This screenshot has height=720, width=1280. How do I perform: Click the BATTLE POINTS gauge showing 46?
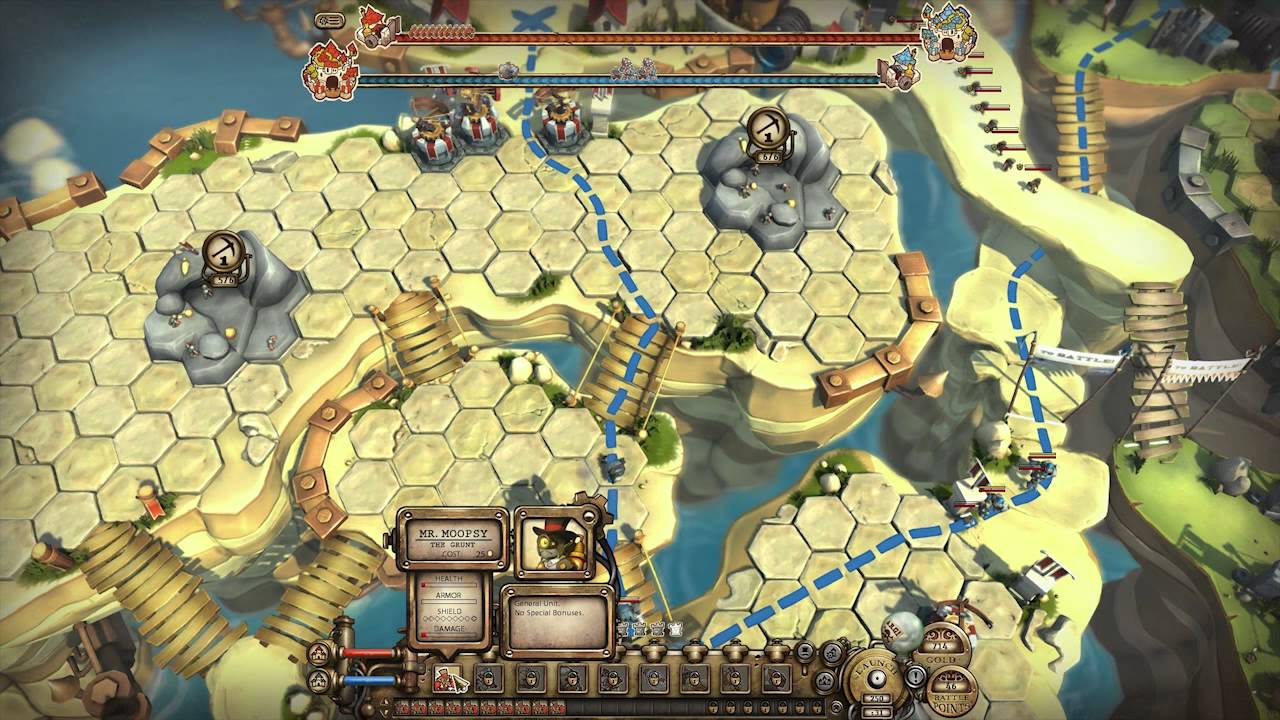click(950, 686)
